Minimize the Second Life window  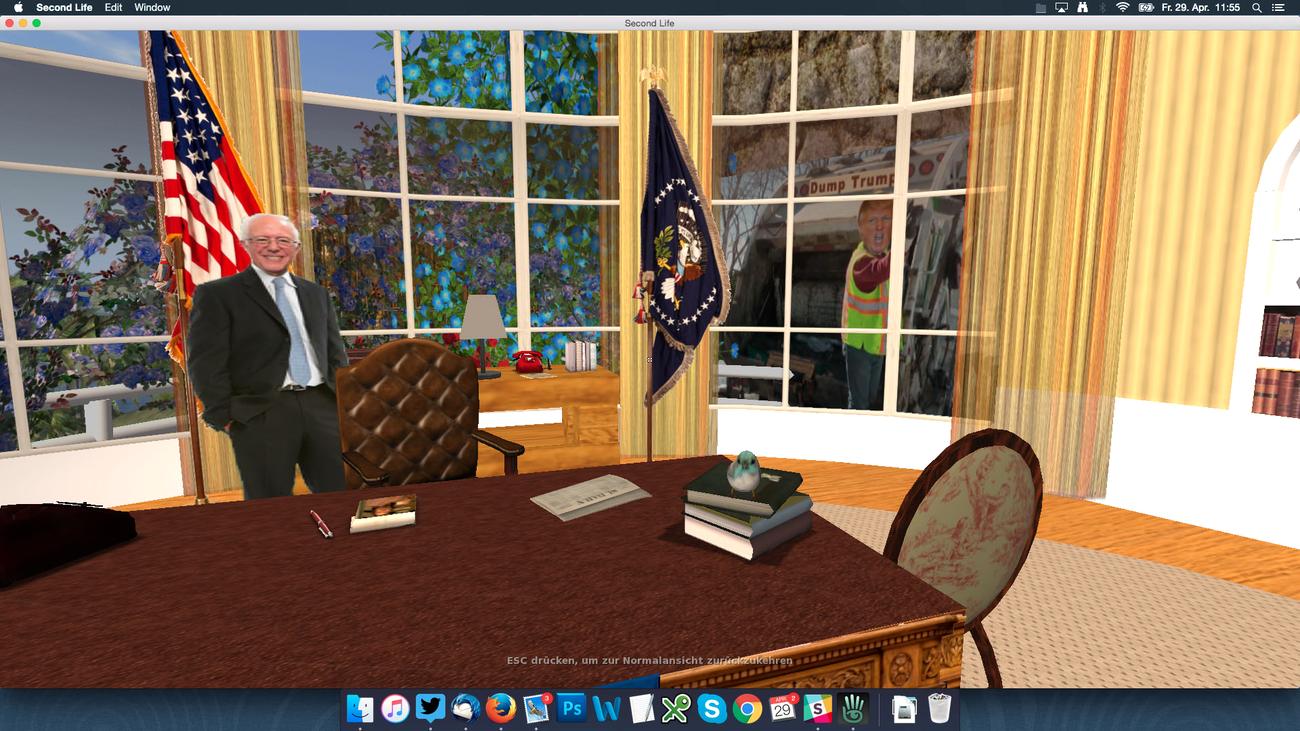coord(23,23)
